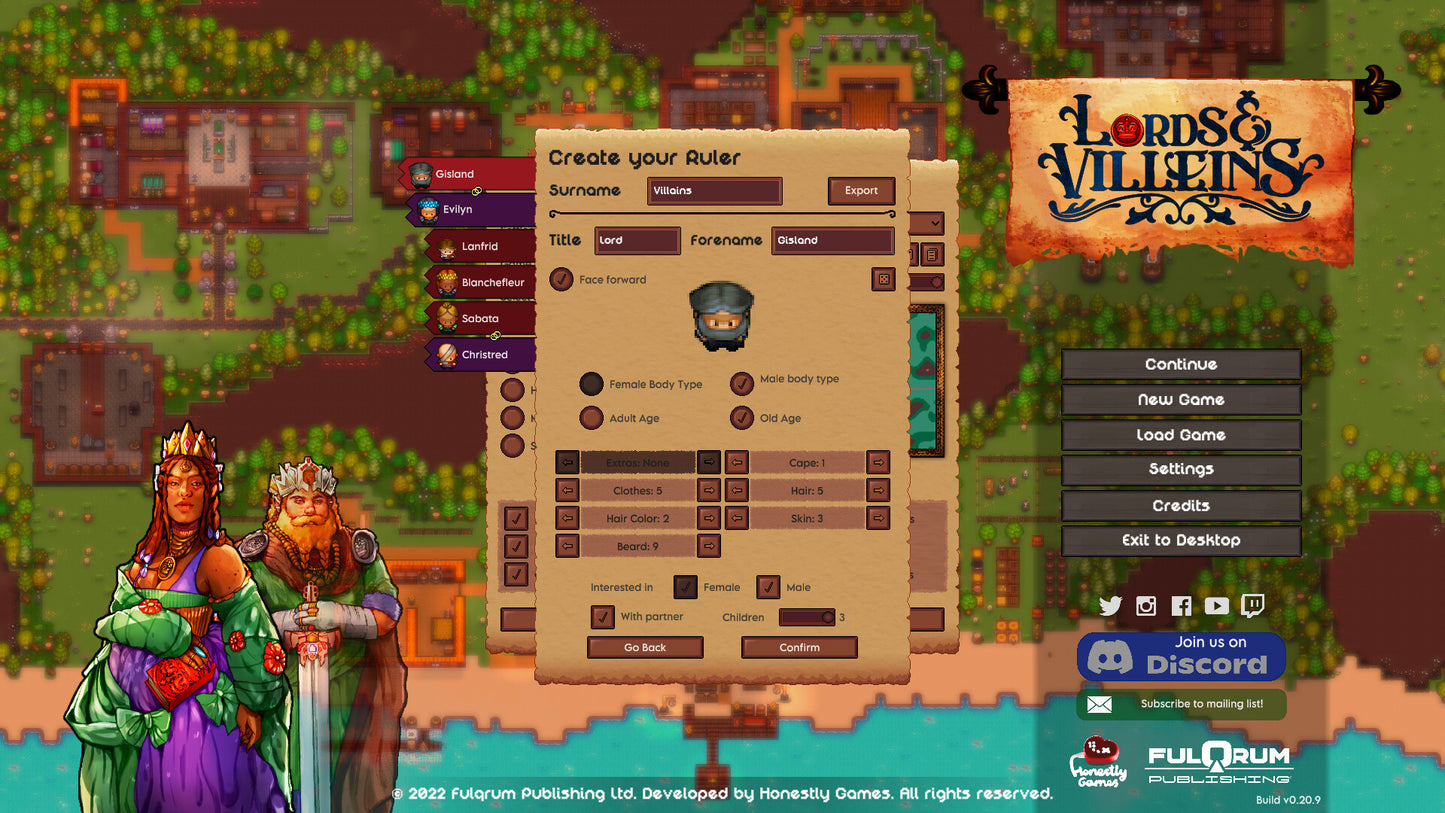Visit the Facebook page icon
1445x813 pixels.
click(x=1181, y=606)
